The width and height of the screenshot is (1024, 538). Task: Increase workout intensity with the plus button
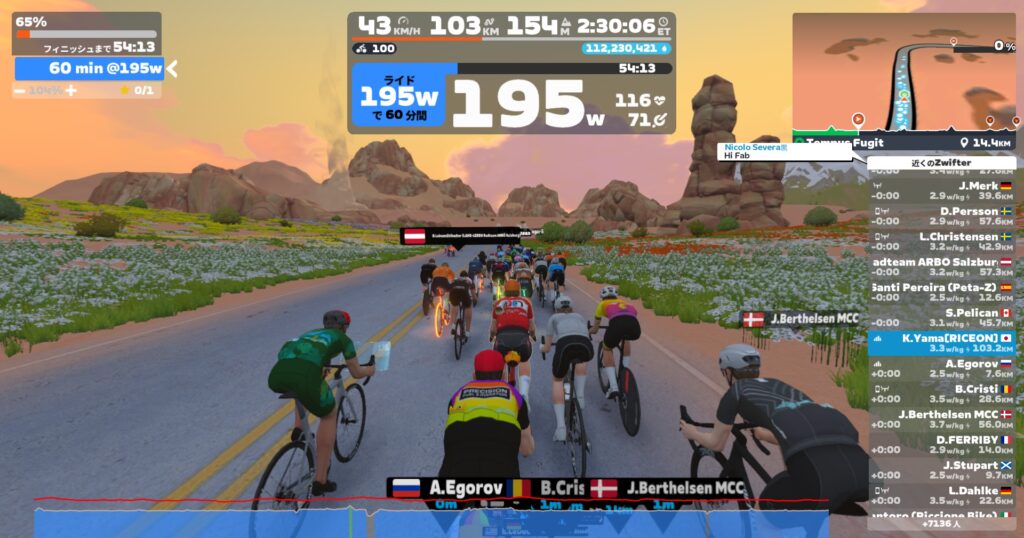(x=71, y=91)
